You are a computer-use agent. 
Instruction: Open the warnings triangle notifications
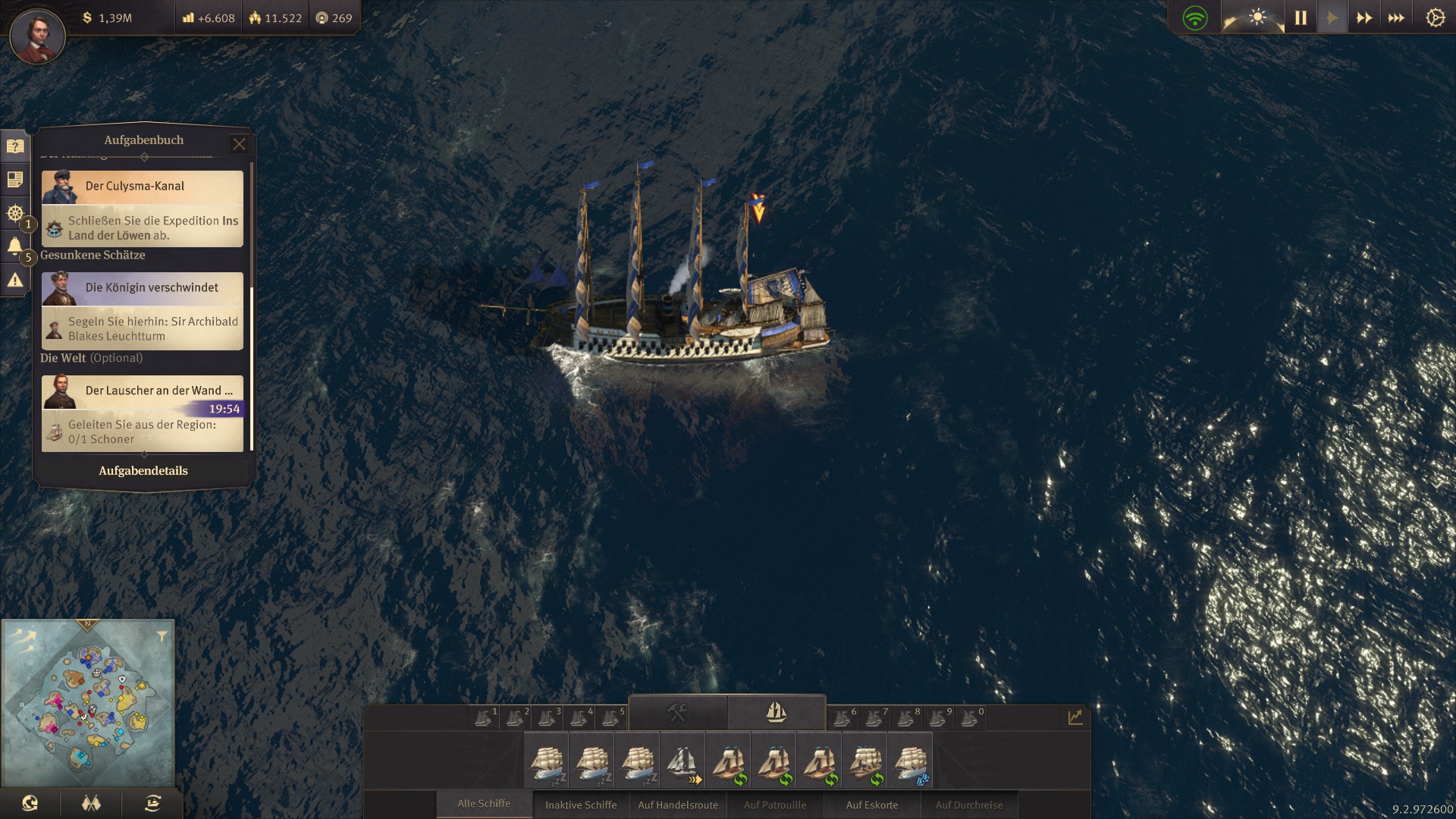coord(14,281)
